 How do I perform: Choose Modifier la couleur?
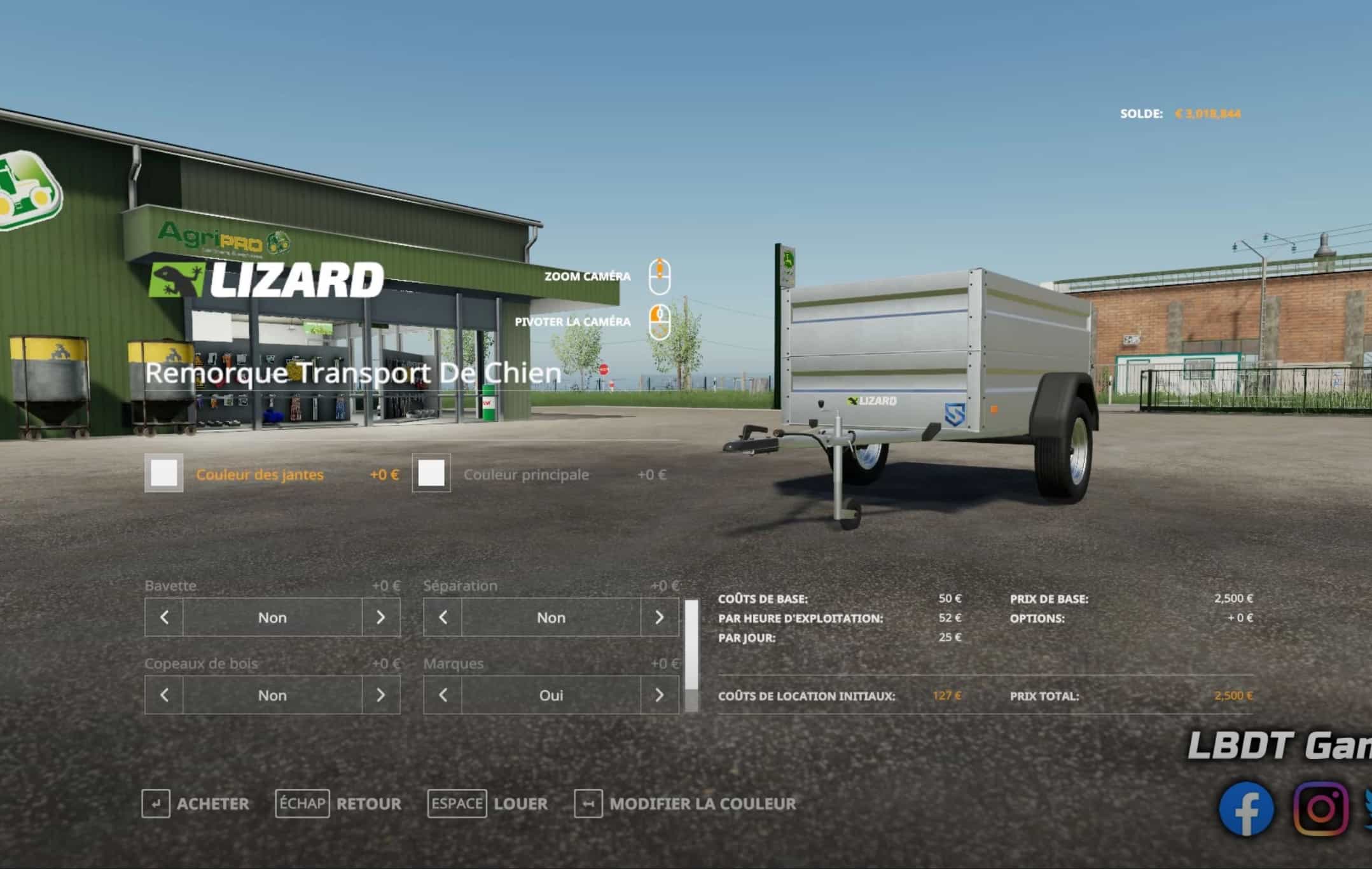tap(685, 804)
